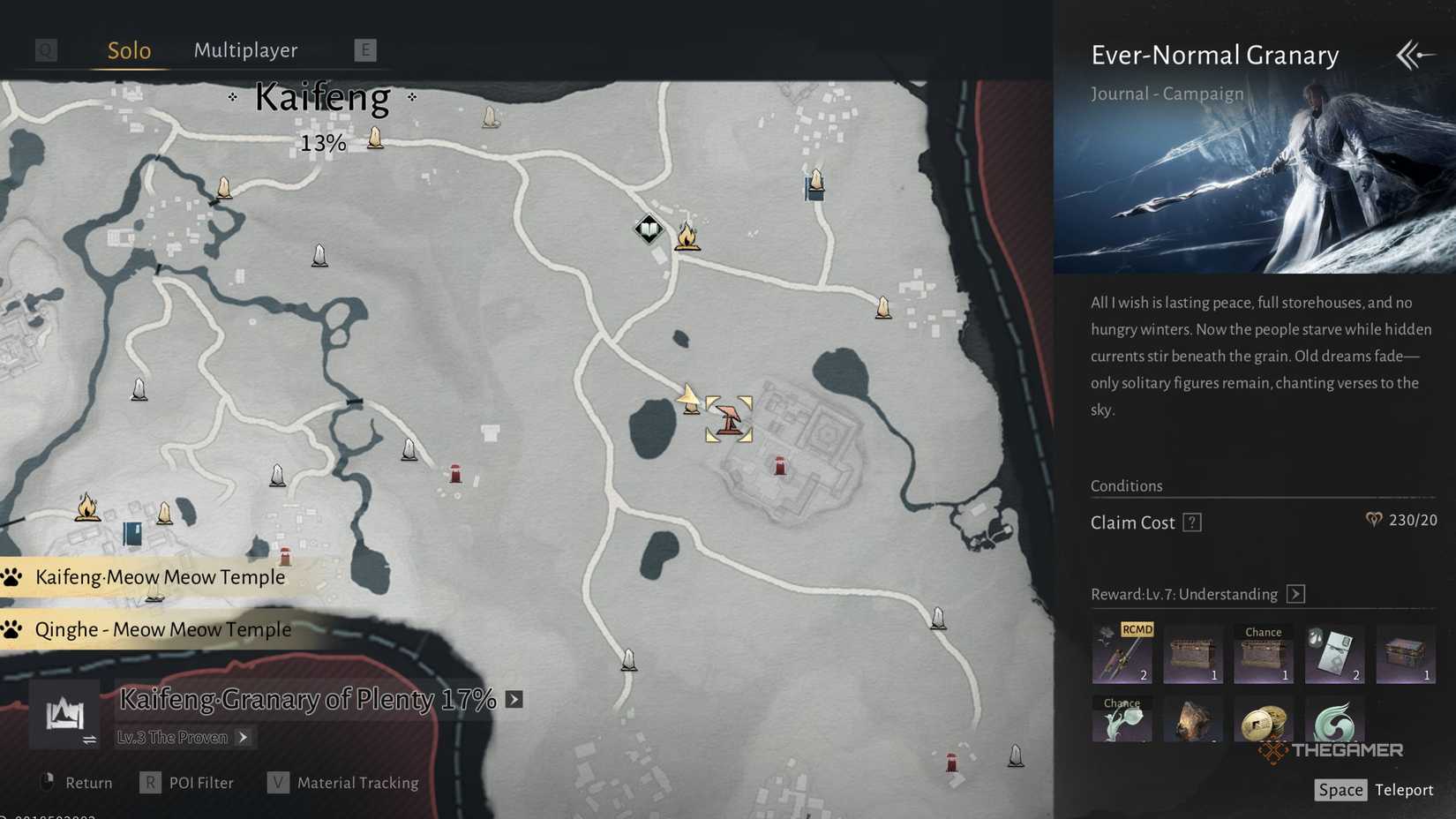Open the Reward Lv.7 Understanding details arrow
The image size is (1456, 819).
coord(1296,594)
